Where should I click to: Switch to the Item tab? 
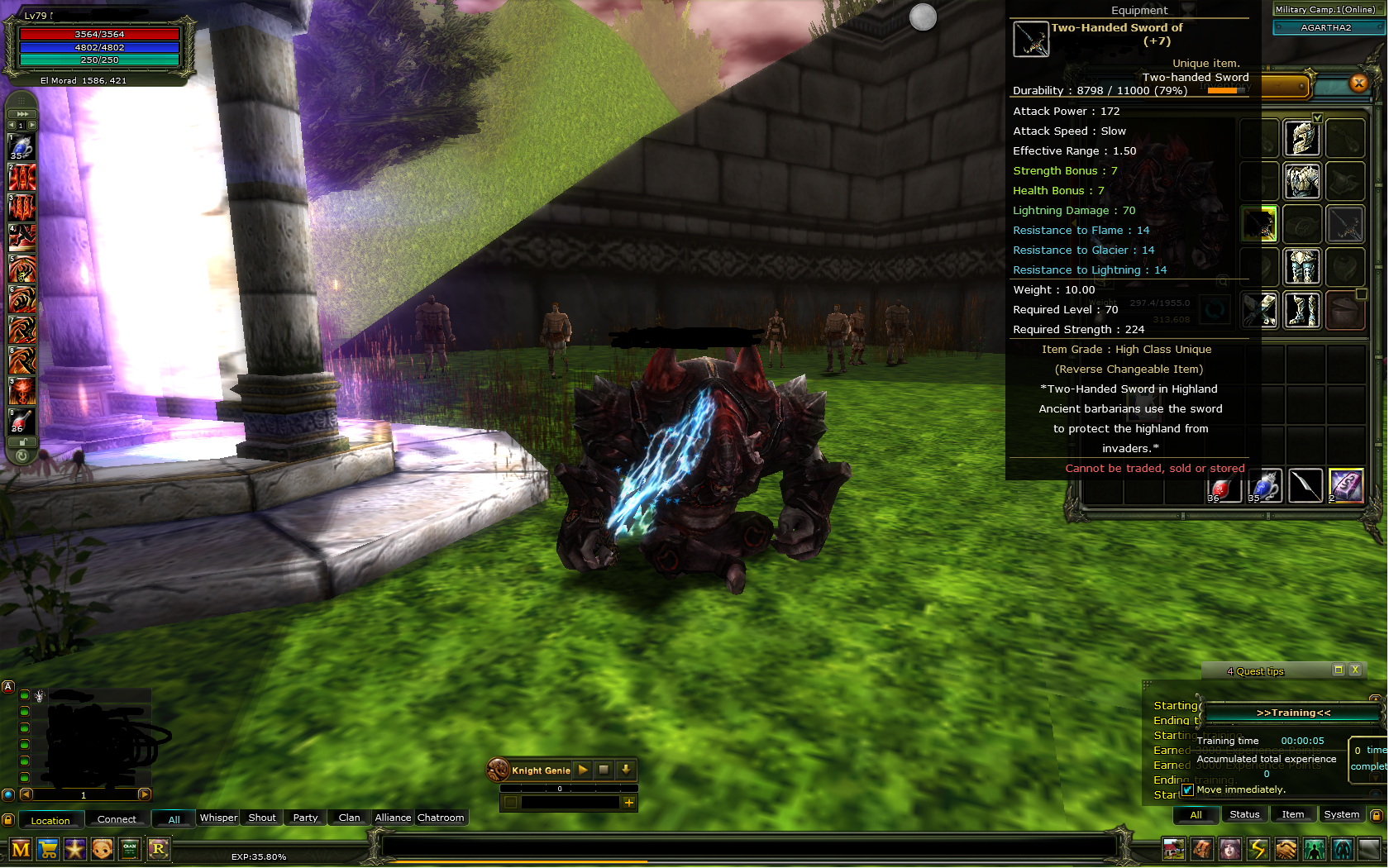1293,814
